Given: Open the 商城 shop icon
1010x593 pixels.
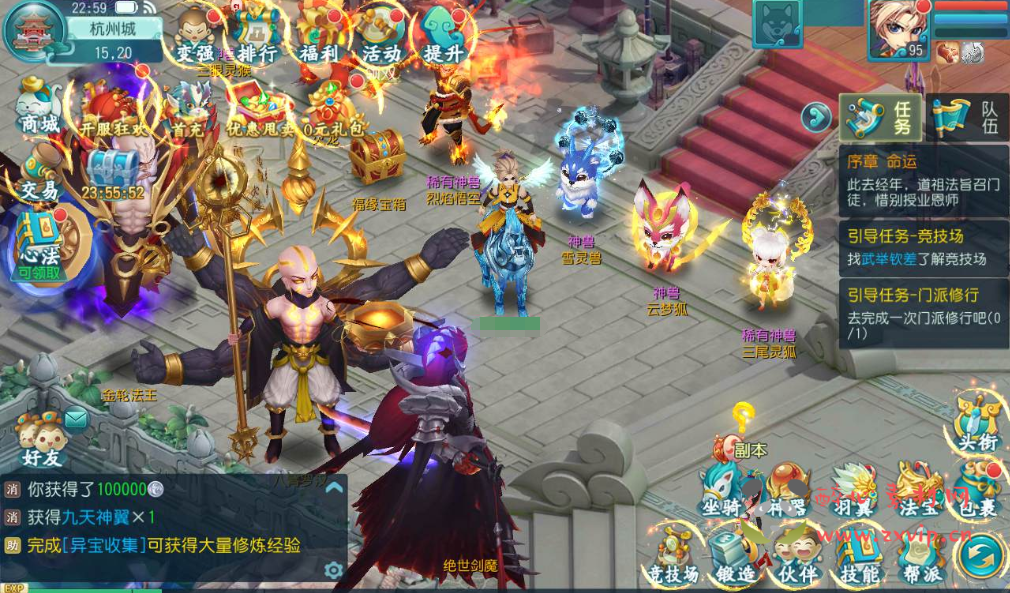Looking at the screenshot, I should click(x=38, y=105).
